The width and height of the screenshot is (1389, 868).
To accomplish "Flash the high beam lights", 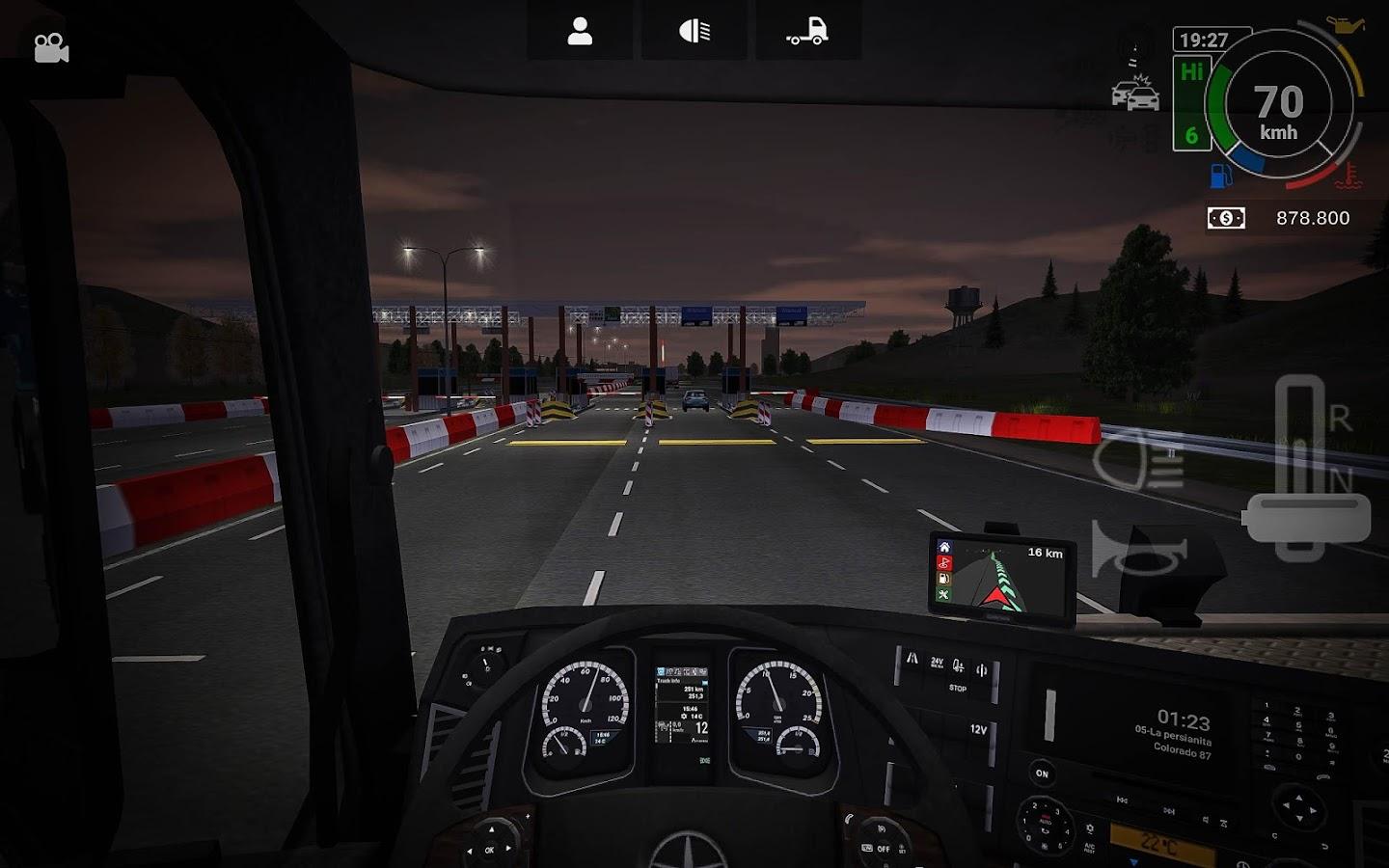I will coord(1138,461).
